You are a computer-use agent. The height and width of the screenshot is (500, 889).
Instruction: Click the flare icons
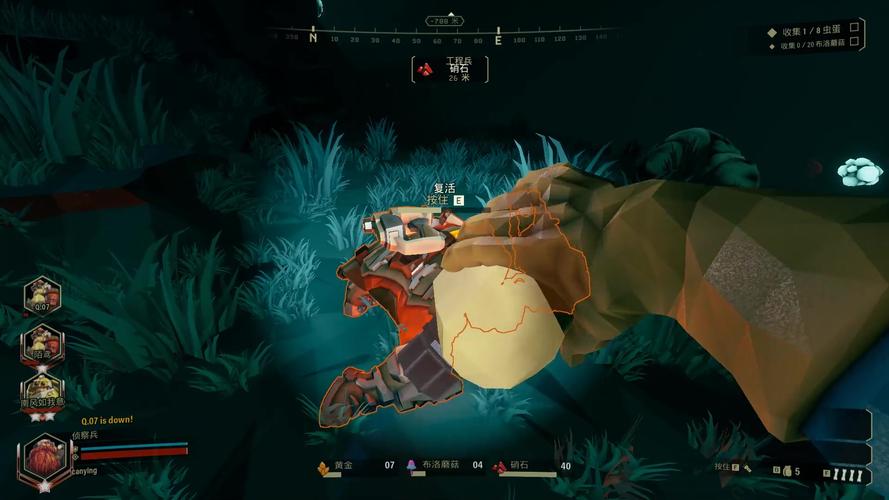[849, 474]
